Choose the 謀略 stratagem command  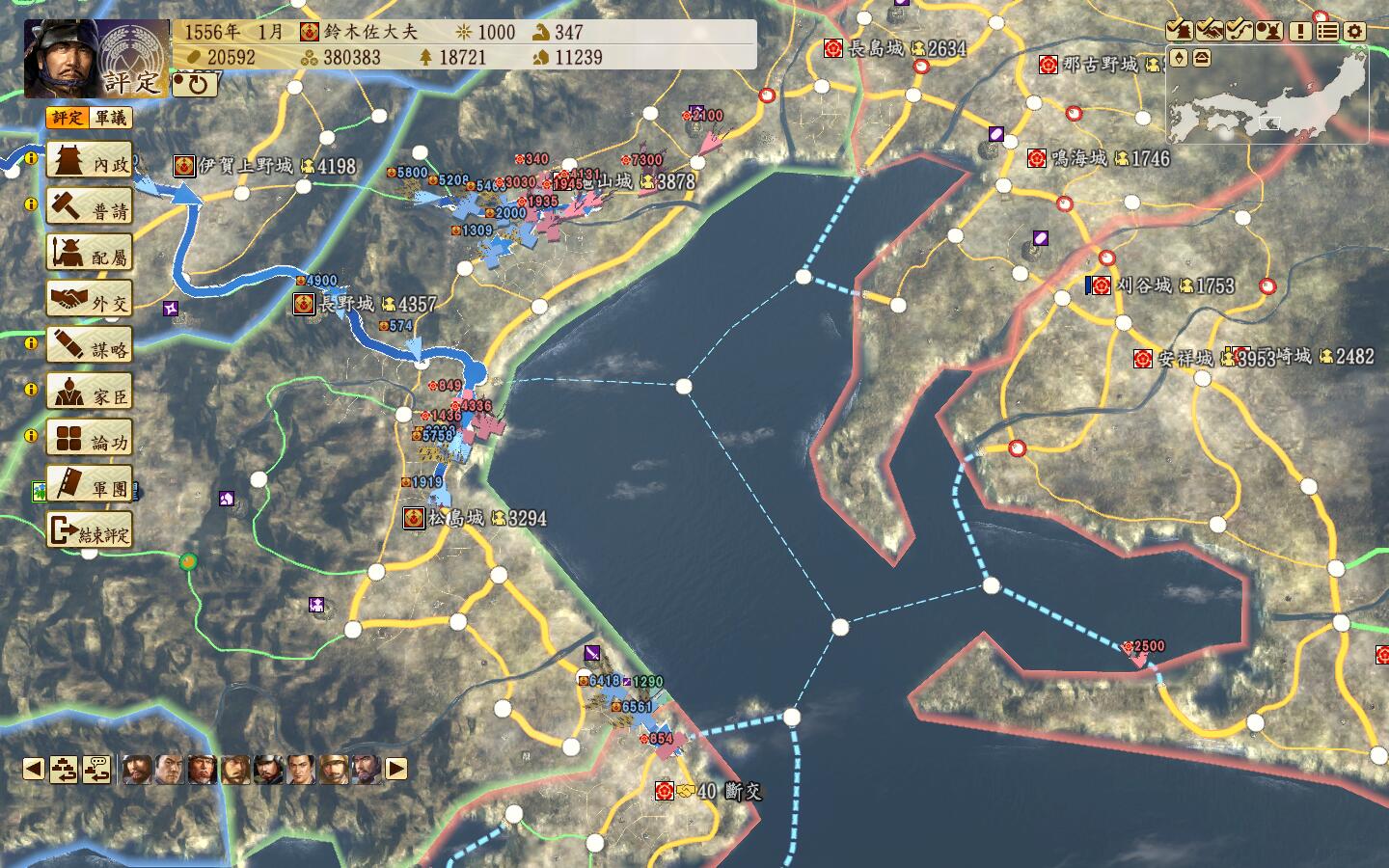90,346
